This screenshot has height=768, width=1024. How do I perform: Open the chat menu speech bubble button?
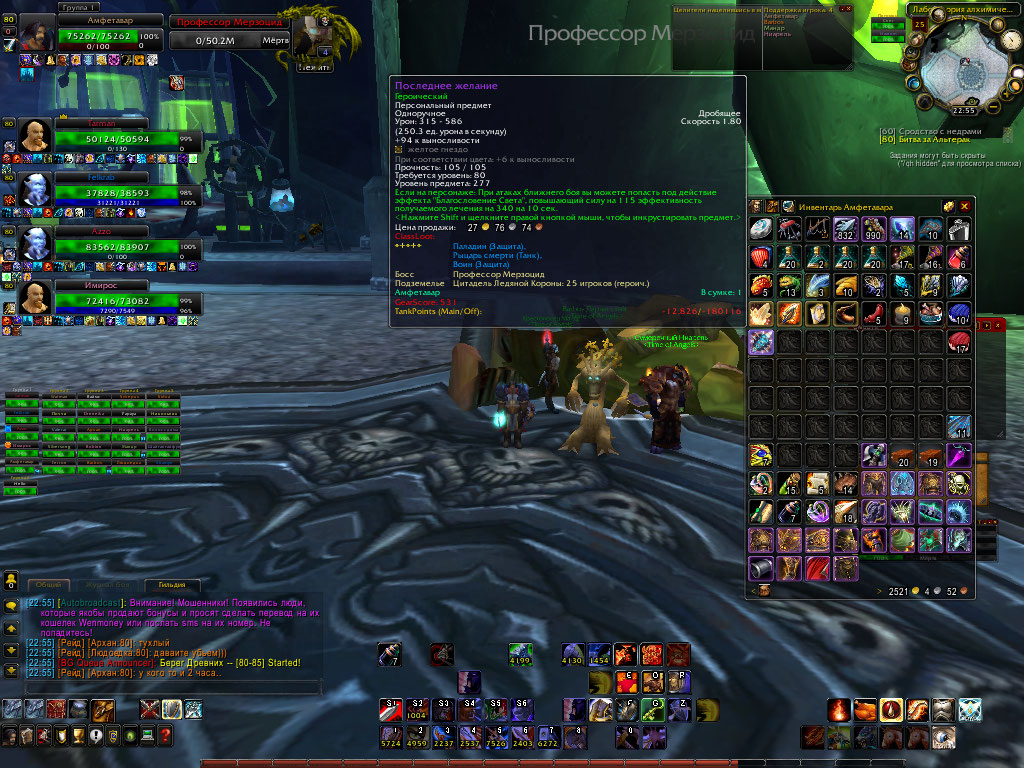11,606
